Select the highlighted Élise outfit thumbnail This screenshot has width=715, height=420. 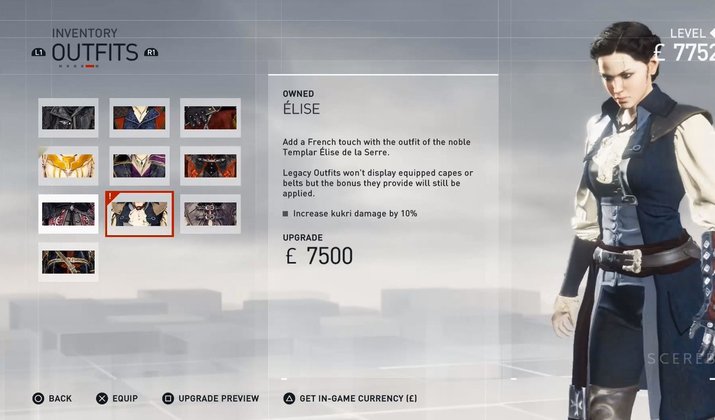(139, 213)
